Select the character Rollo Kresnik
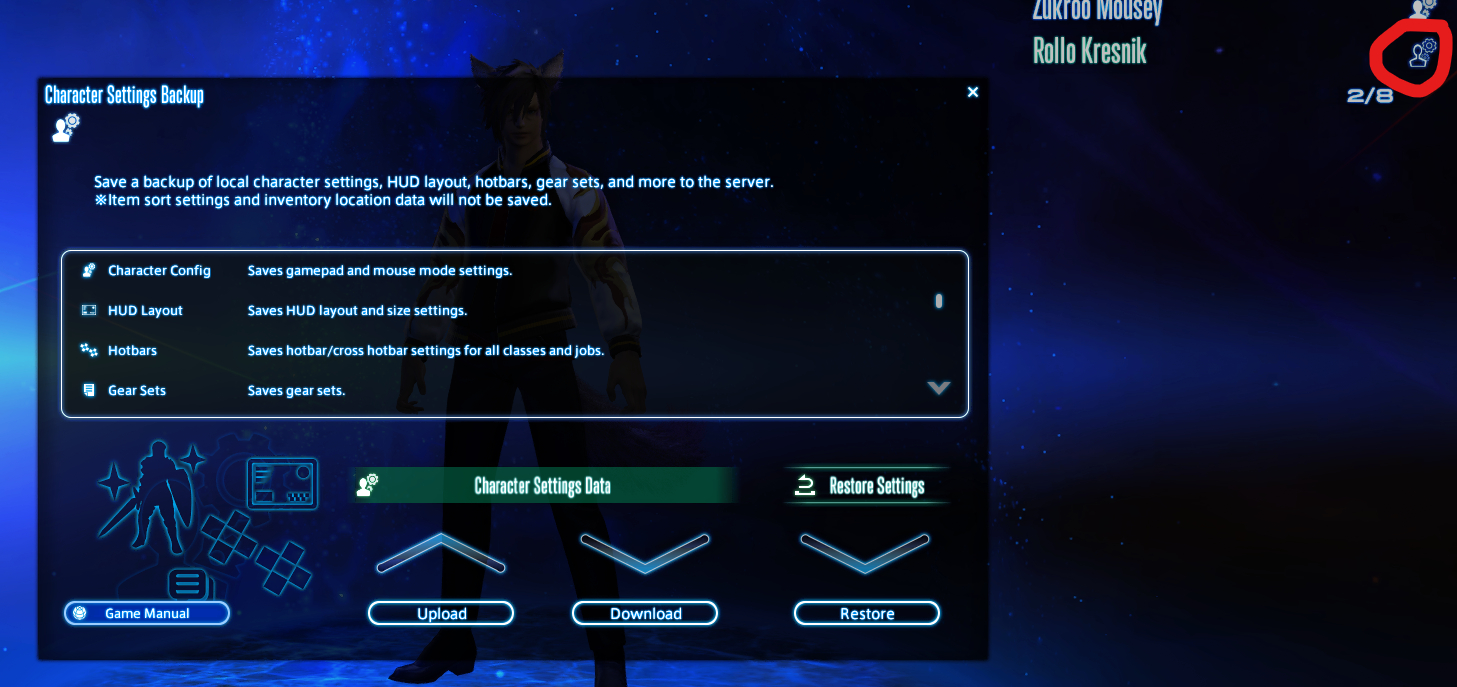This screenshot has width=1457, height=687. 1089,51
